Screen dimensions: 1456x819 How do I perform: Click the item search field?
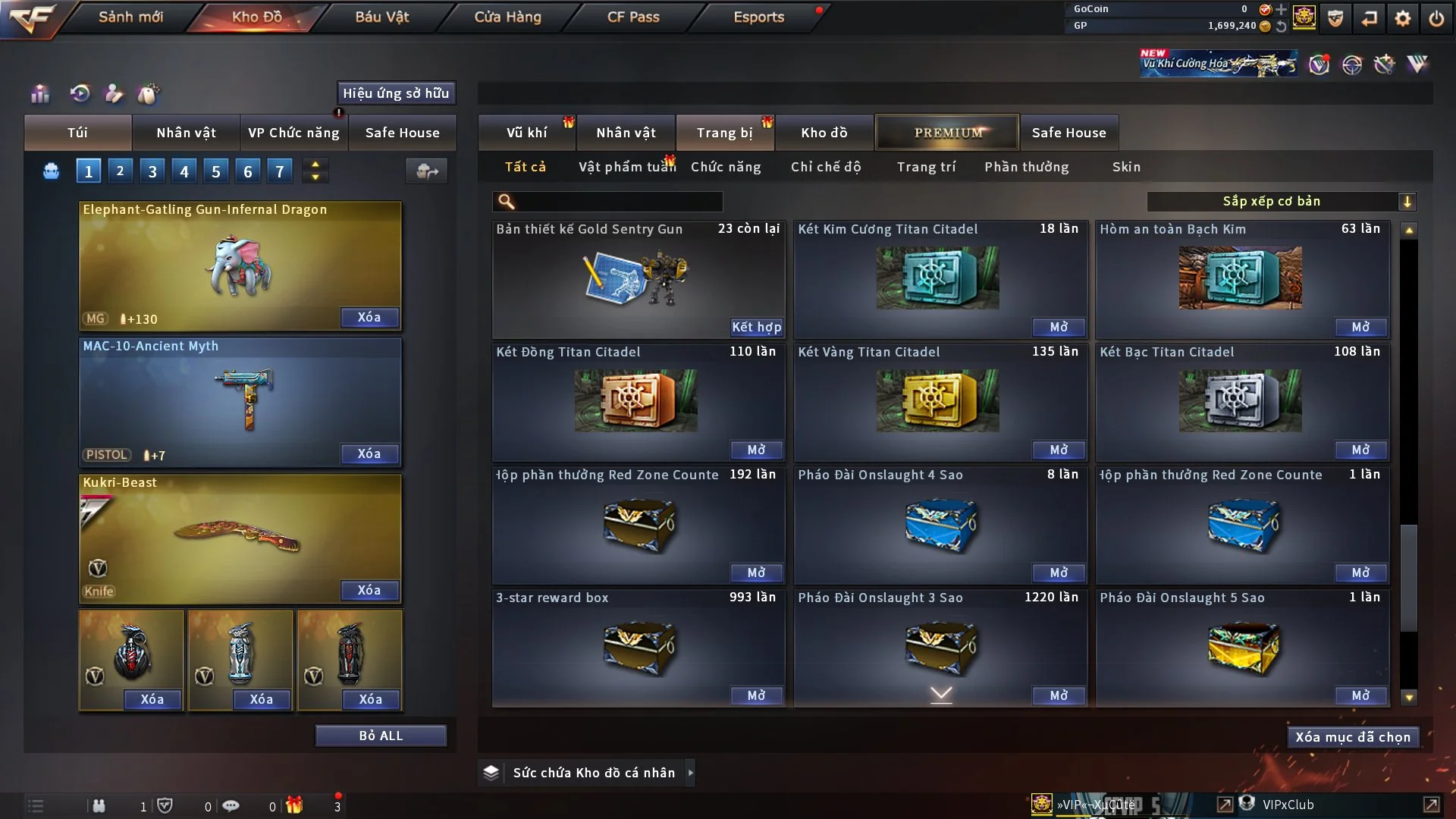click(618, 202)
